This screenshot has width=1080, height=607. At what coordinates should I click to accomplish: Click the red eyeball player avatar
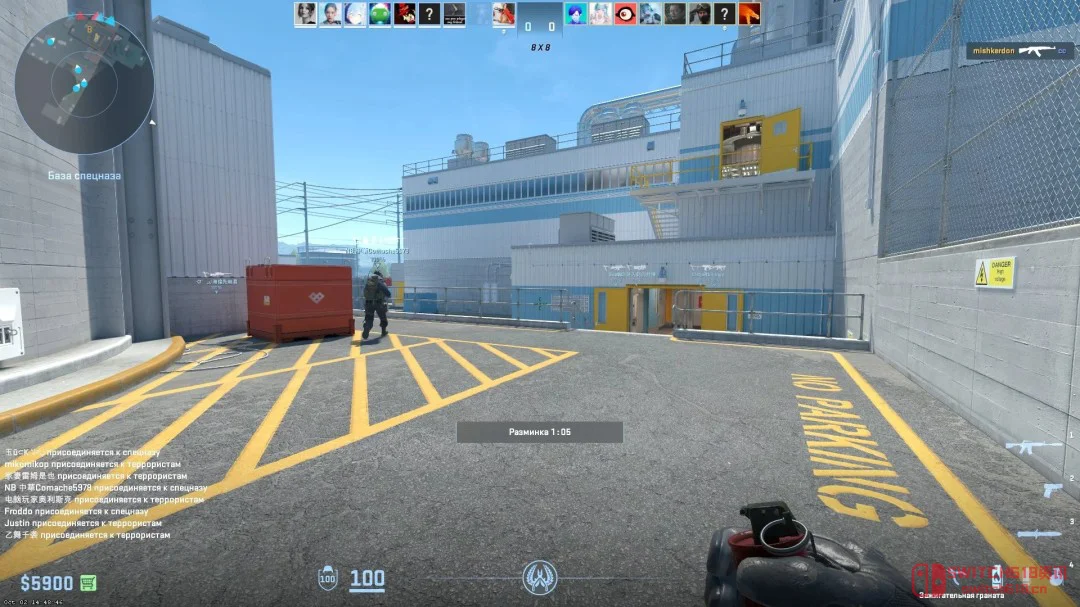pyautogui.click(x=625, y=14)
